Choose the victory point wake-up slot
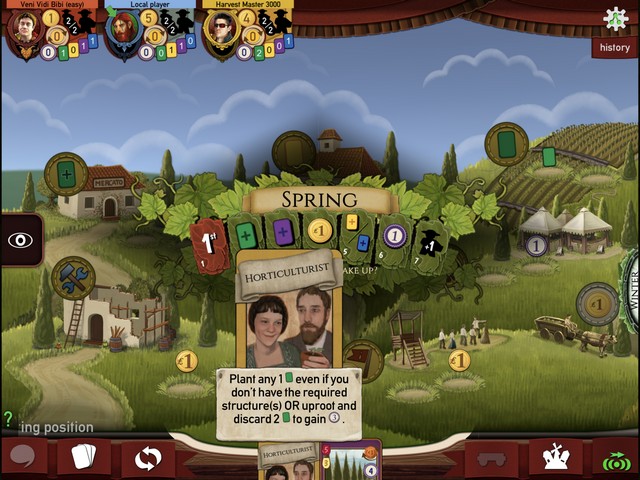 click(x=394, y=236)
